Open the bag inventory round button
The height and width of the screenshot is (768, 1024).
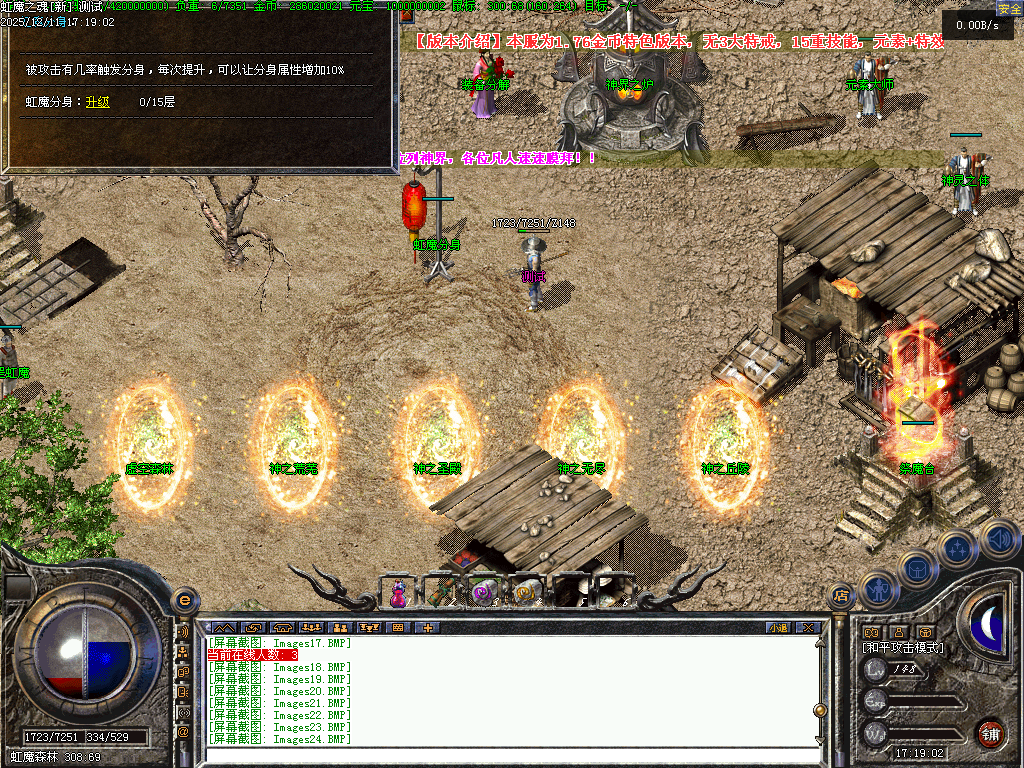click(916, 569)
